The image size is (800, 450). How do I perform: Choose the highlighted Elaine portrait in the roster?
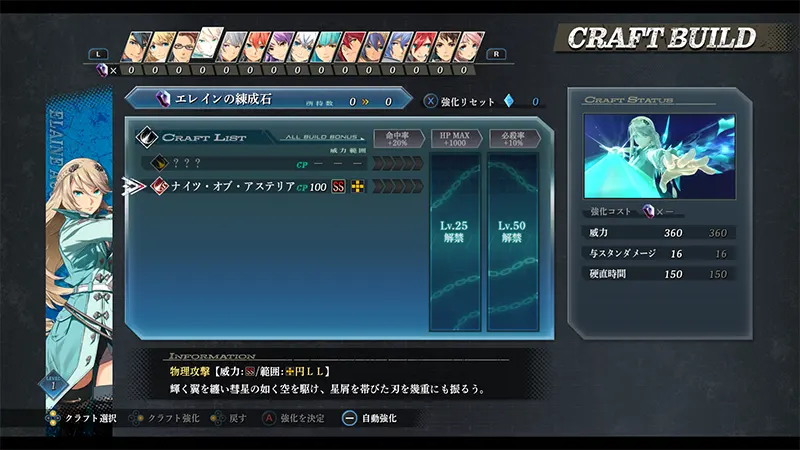[208, 44]
